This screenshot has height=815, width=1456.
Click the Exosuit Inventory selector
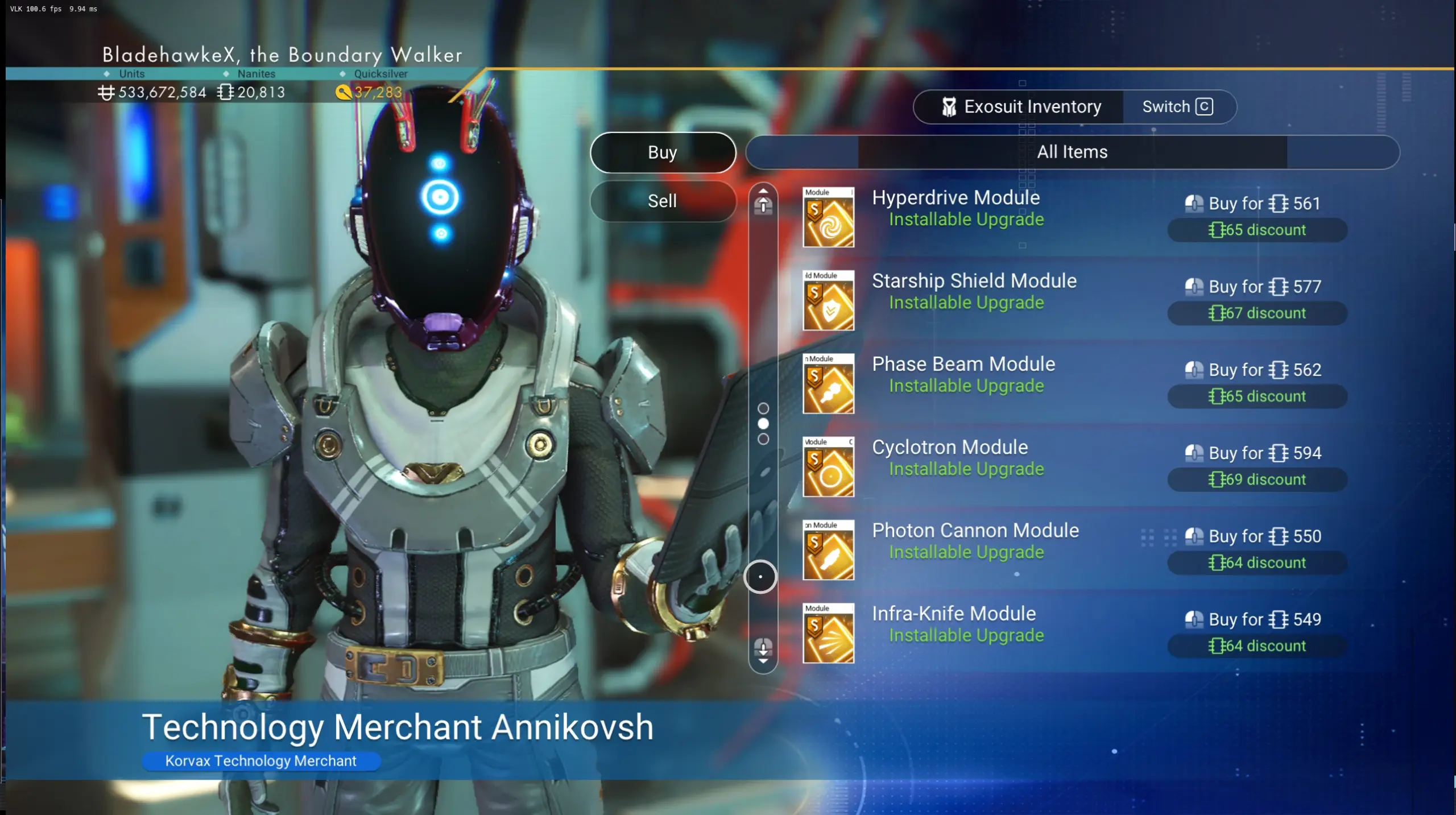[1021, 107]
